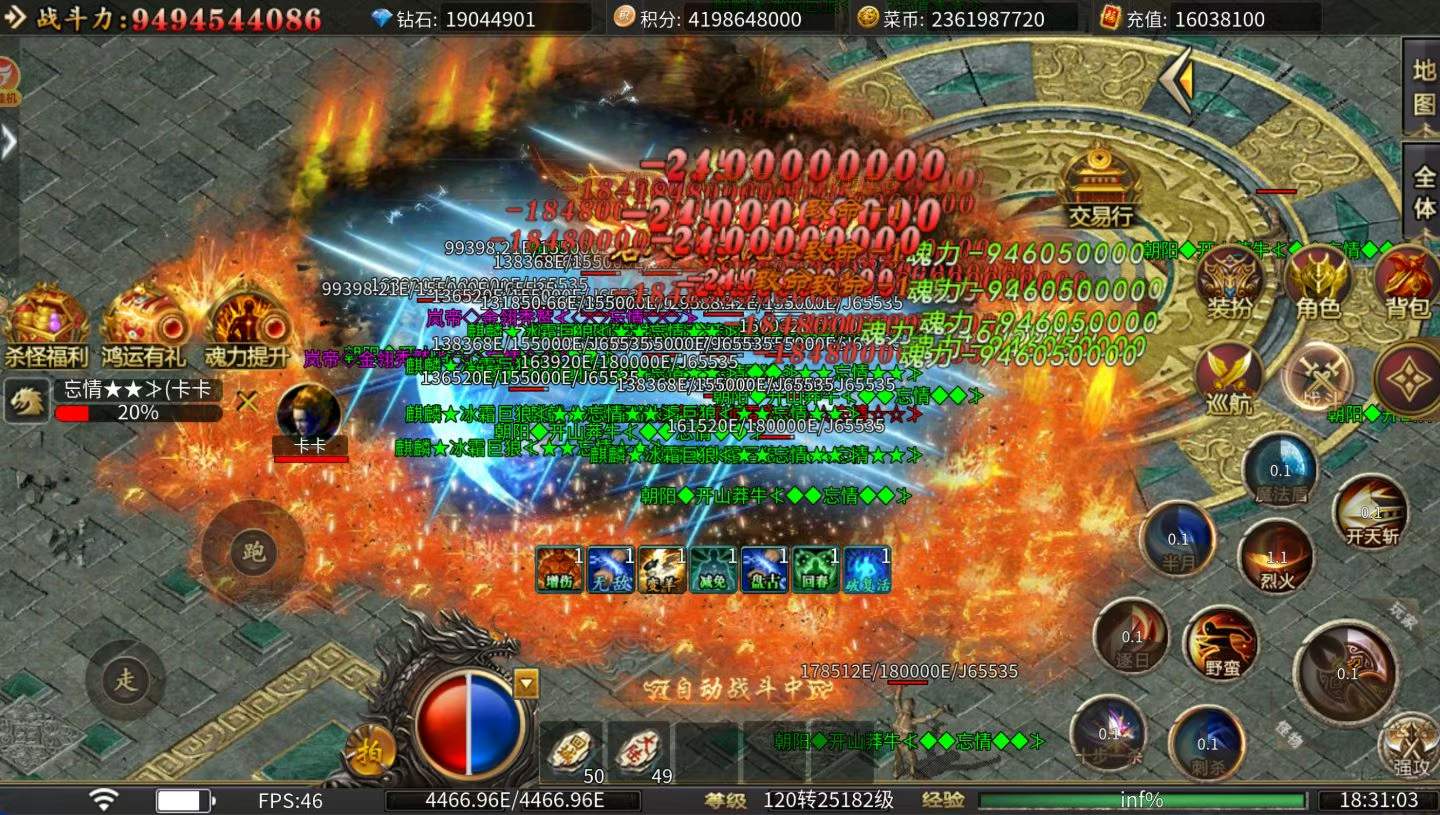Expand the yellow dropdown arrow beside the orb
The image size is (1440, 815).
[526, 683]
